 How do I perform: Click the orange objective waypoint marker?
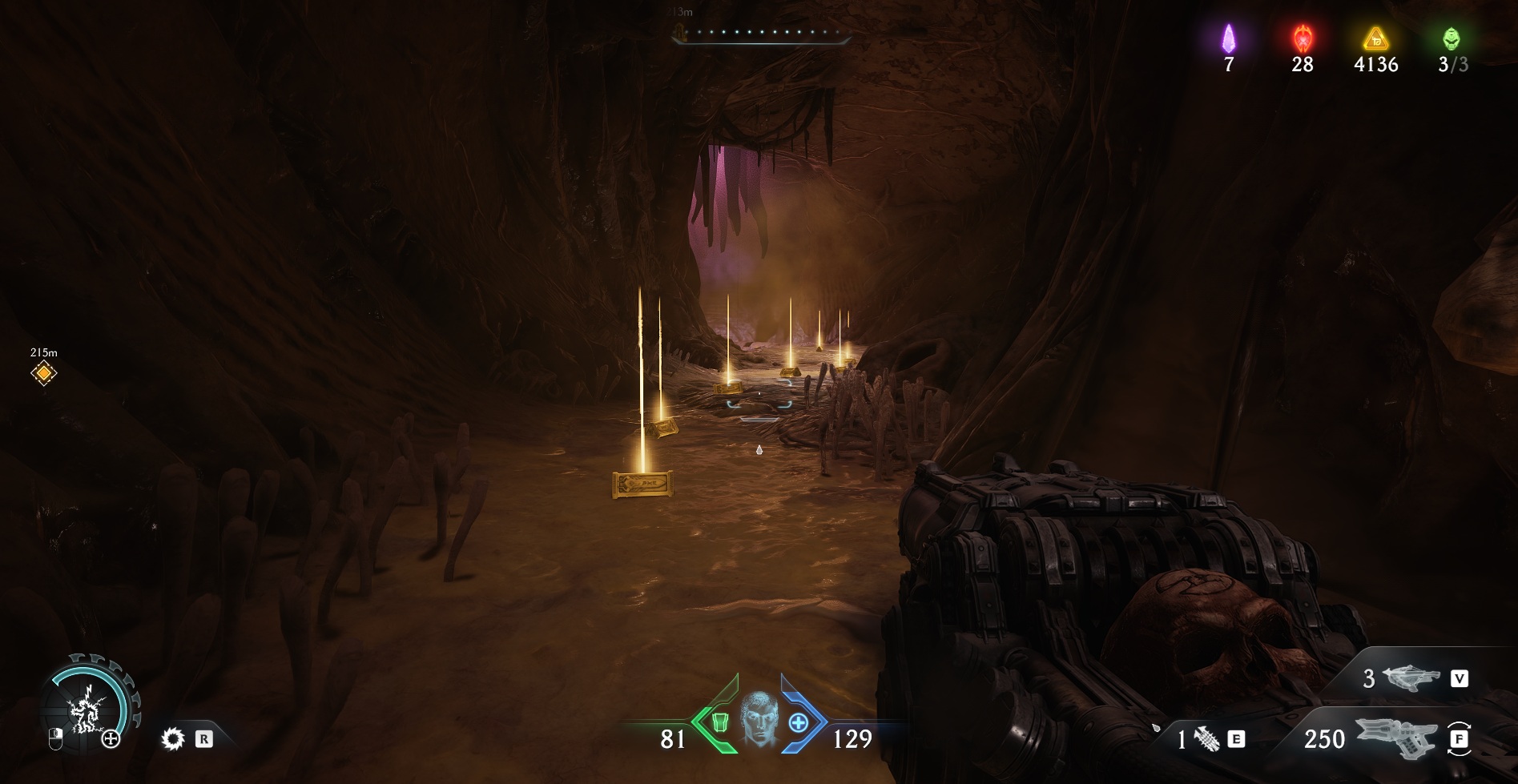pyautogui.click(x=43, y=372)
